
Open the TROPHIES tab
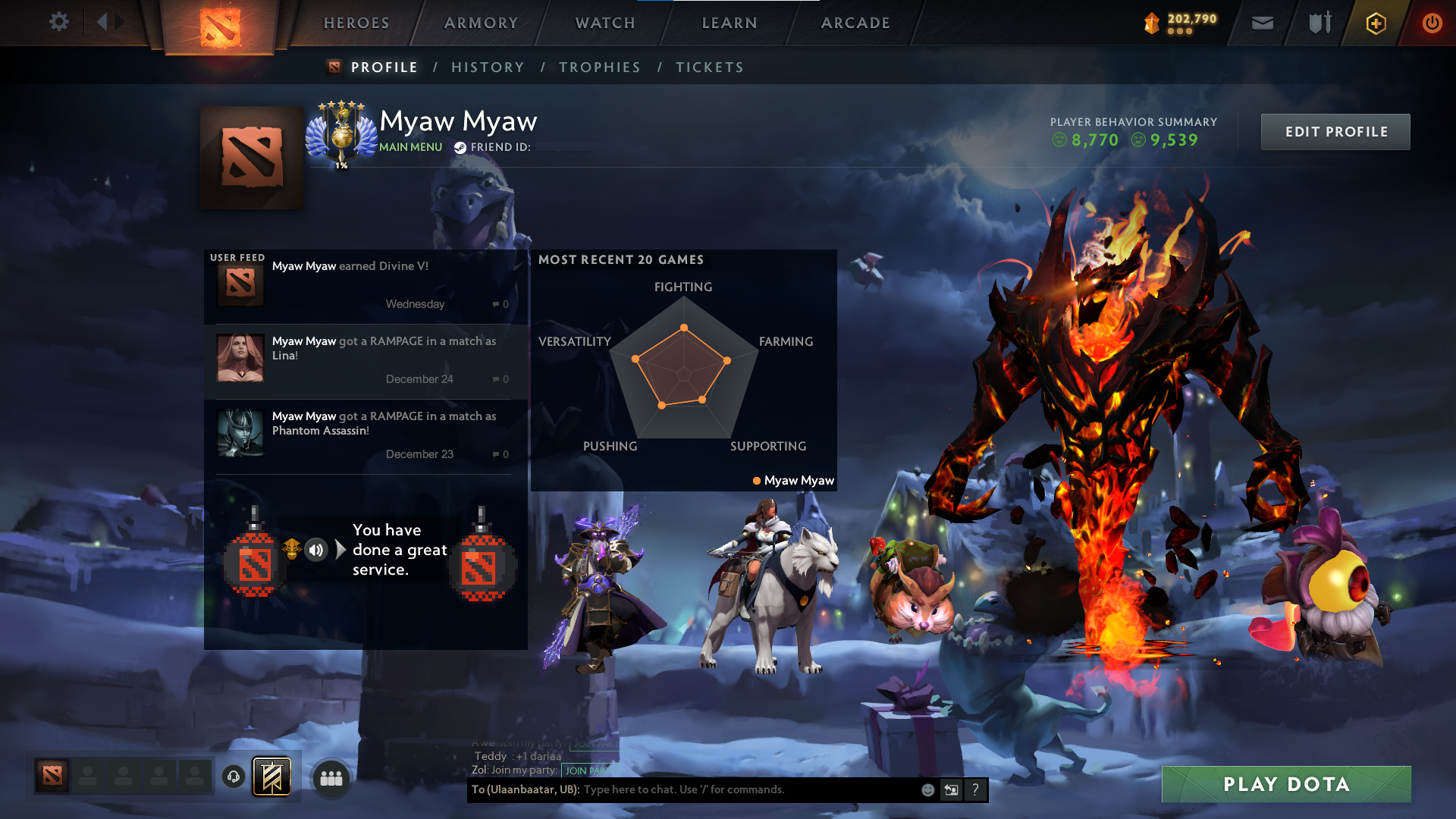[x=599, y=67]
